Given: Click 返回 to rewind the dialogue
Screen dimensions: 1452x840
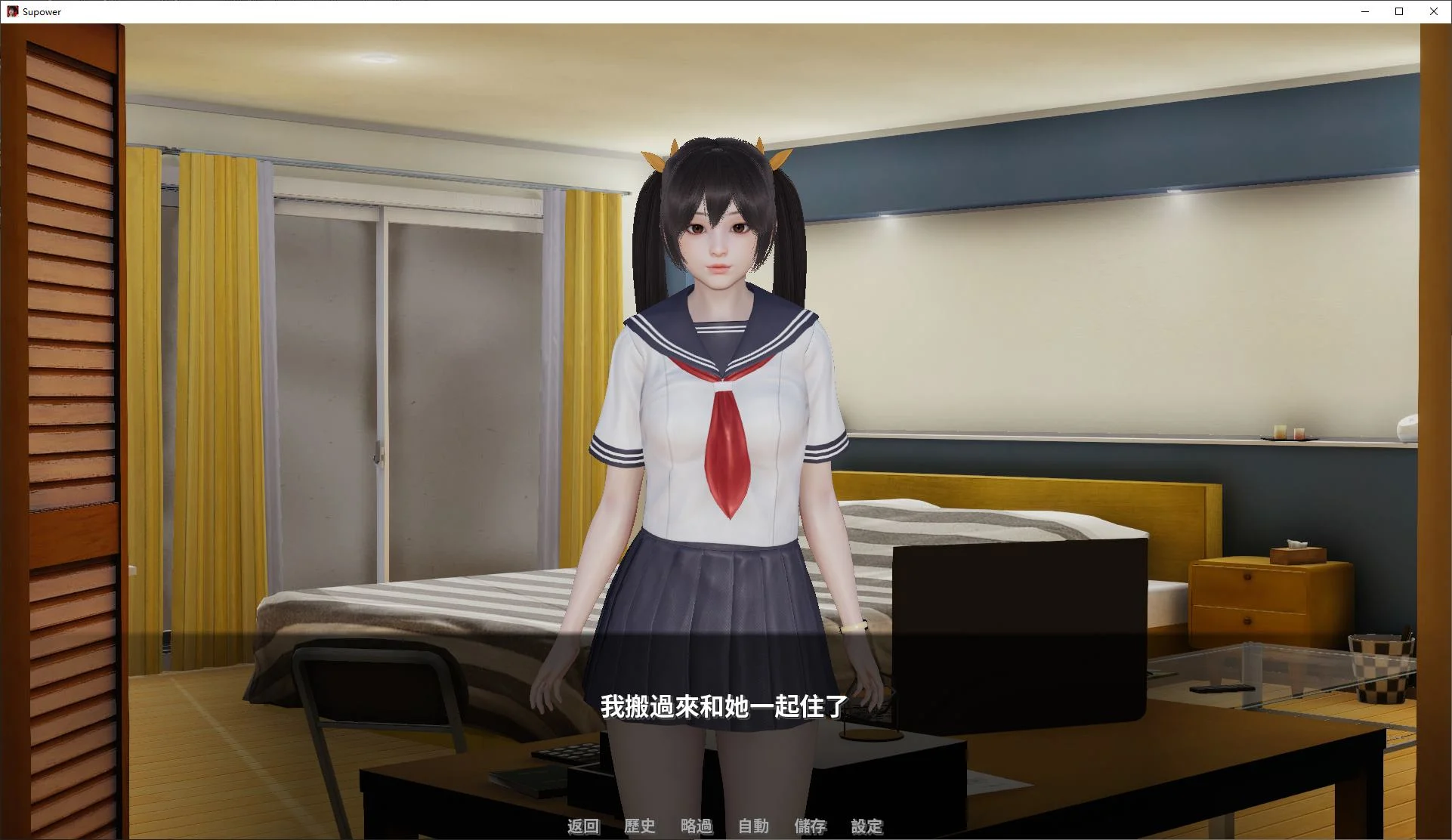Looking at the screenshot, I should (x=582, y=826).
